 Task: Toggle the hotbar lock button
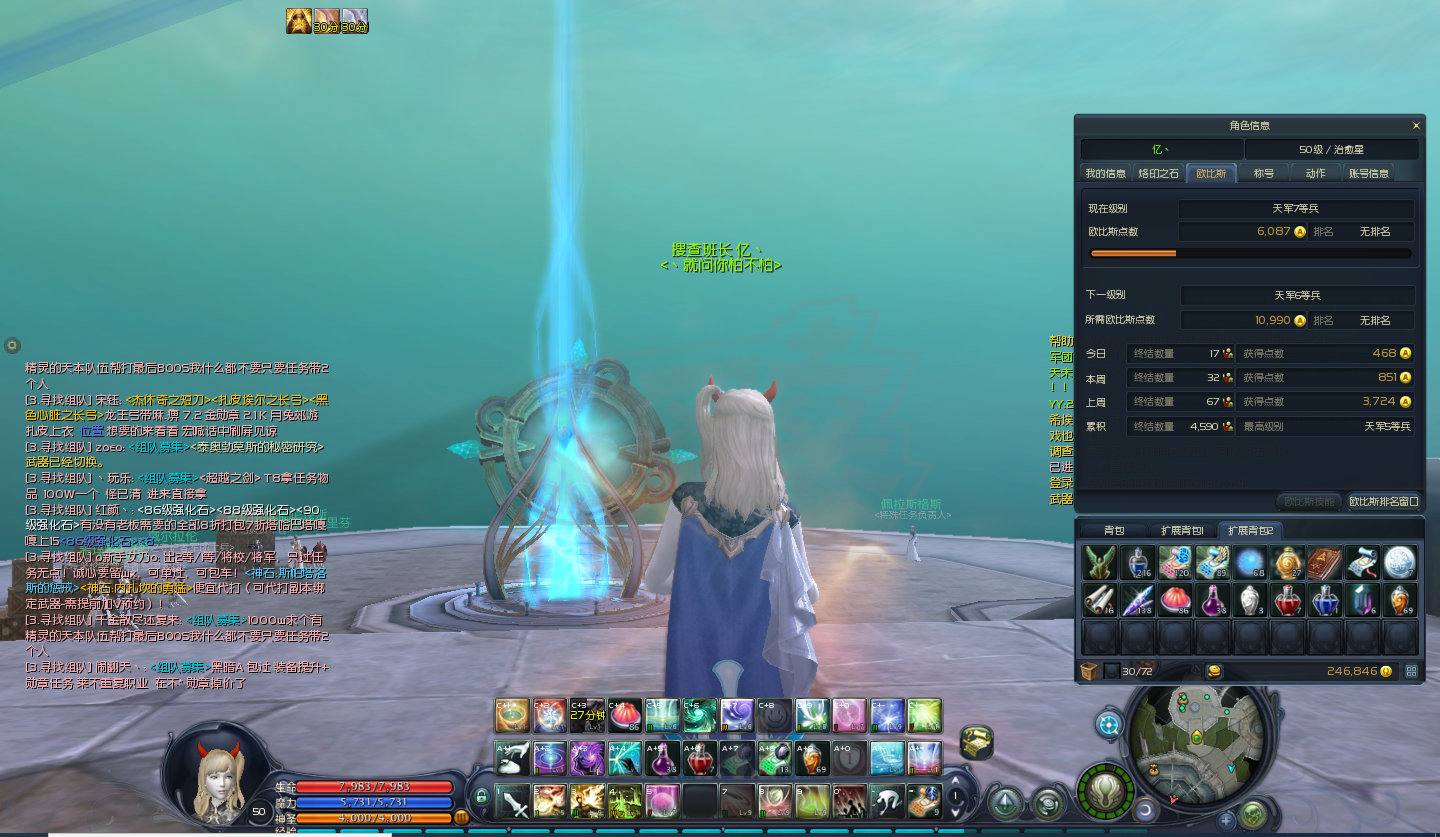click(481, 797)
